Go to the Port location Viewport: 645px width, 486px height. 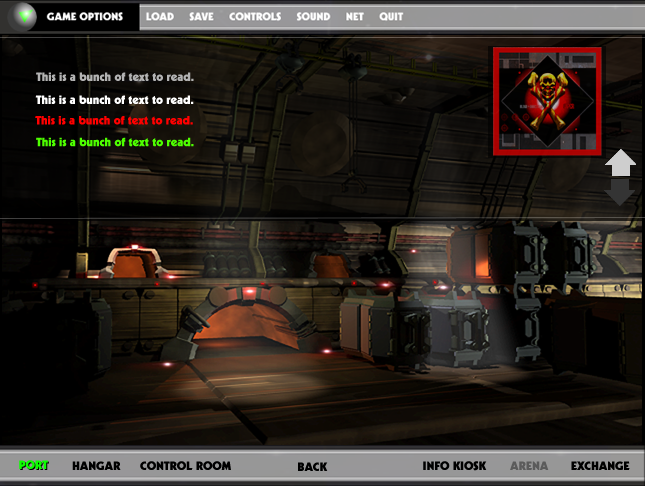[x=34, y=466]
